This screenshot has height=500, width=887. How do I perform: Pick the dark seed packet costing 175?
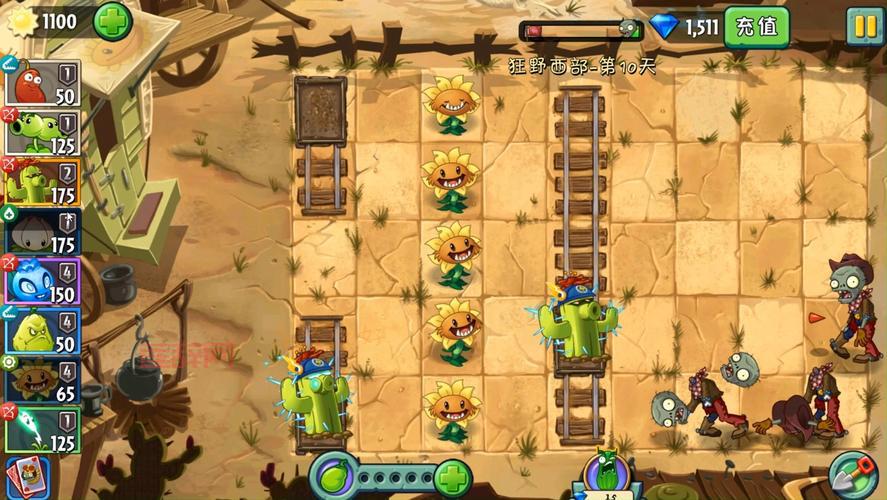42,231
